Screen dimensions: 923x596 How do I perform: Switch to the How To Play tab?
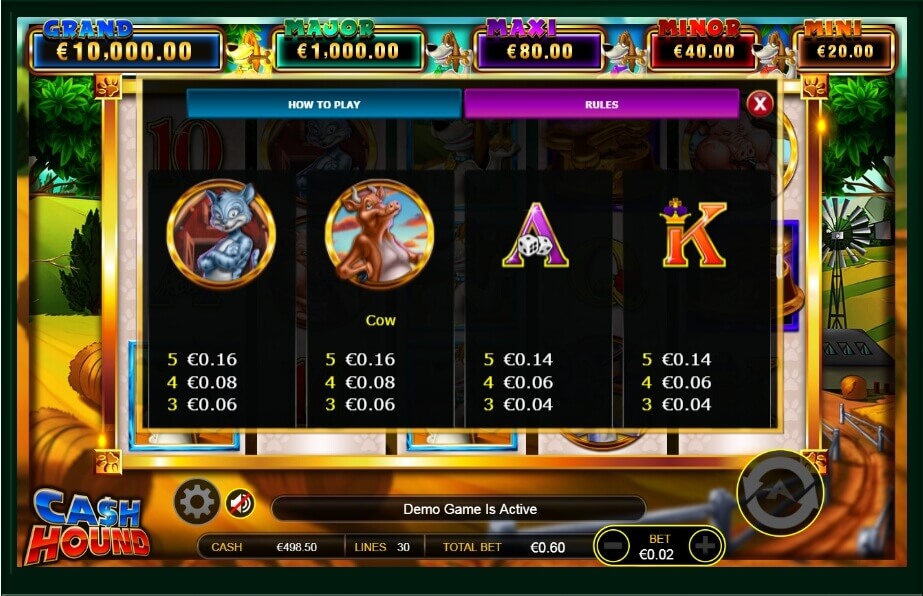tap(324, 104)
